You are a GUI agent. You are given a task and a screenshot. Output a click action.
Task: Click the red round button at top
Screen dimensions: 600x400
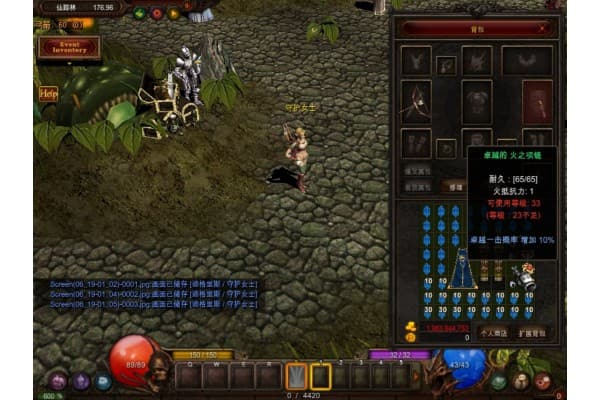click(157, 14)
